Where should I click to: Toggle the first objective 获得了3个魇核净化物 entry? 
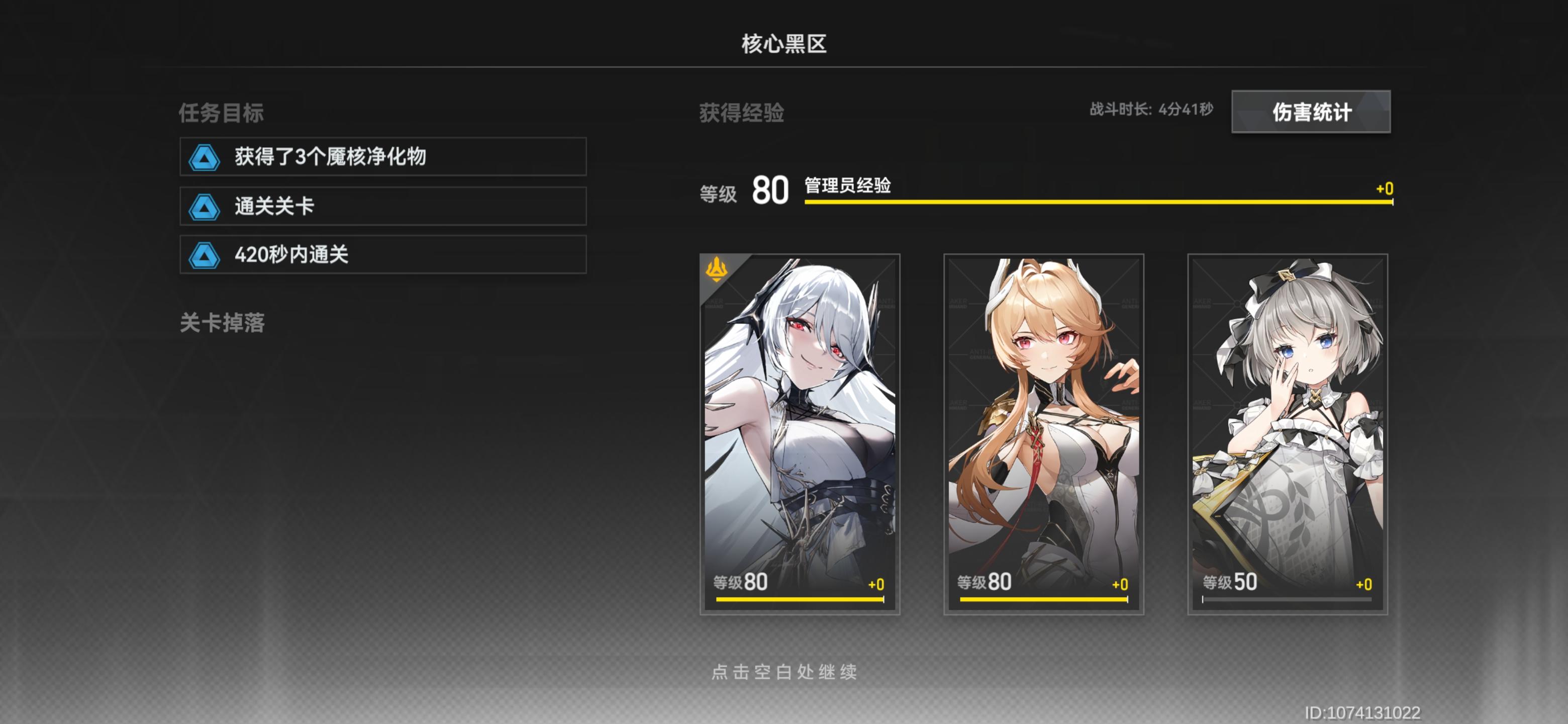382,156
